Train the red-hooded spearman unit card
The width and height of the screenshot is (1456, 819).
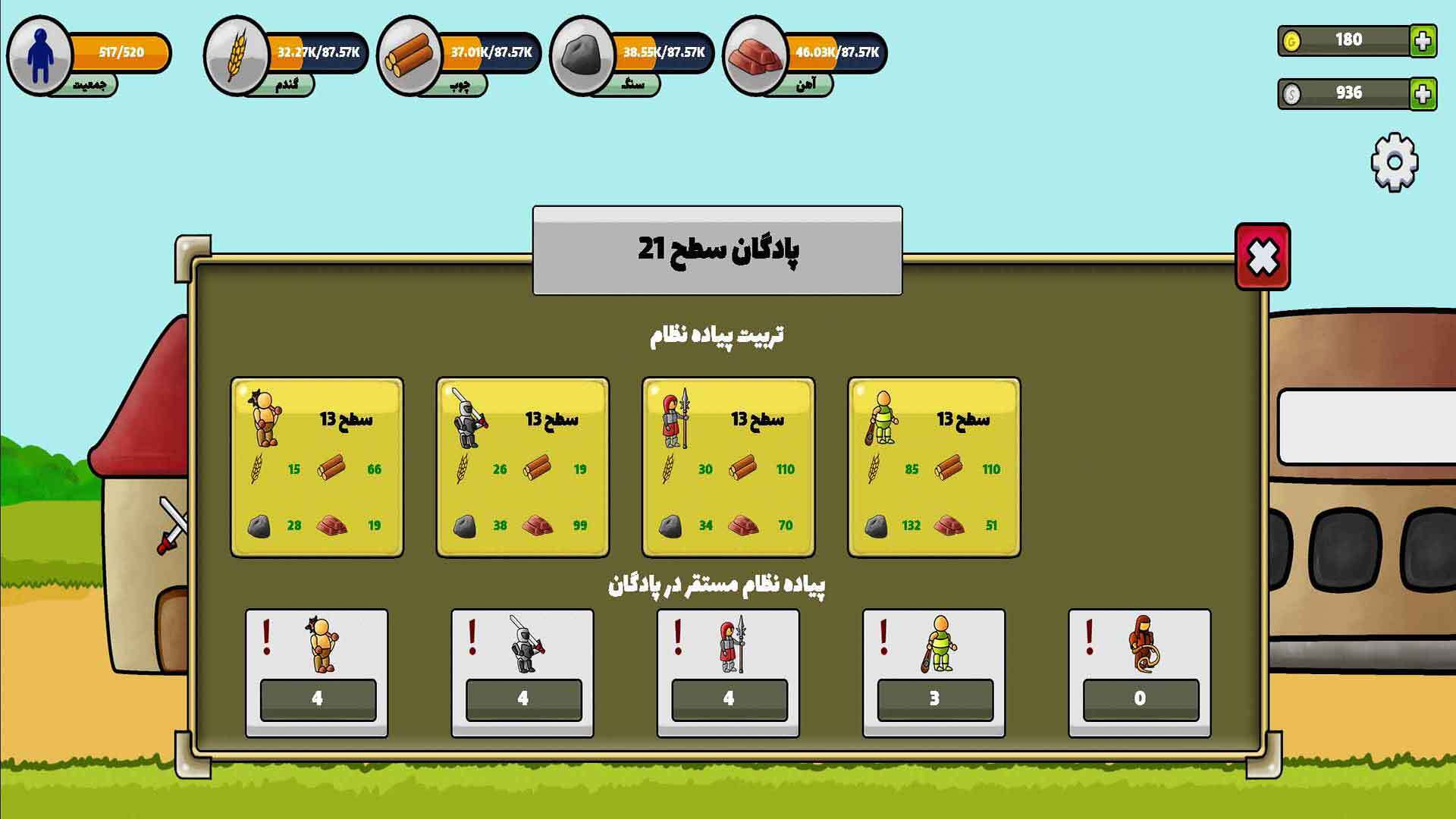pyautogui.click(x=728, y=467)
